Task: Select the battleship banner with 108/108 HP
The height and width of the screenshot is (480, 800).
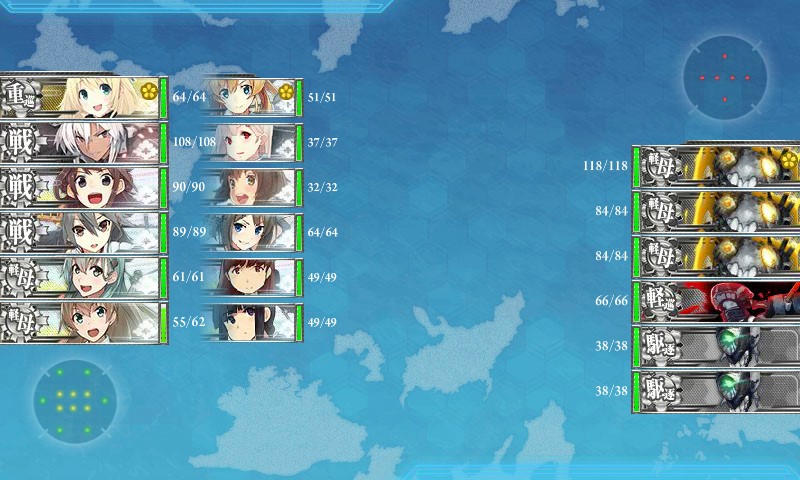Action: [x=83, y=141]
